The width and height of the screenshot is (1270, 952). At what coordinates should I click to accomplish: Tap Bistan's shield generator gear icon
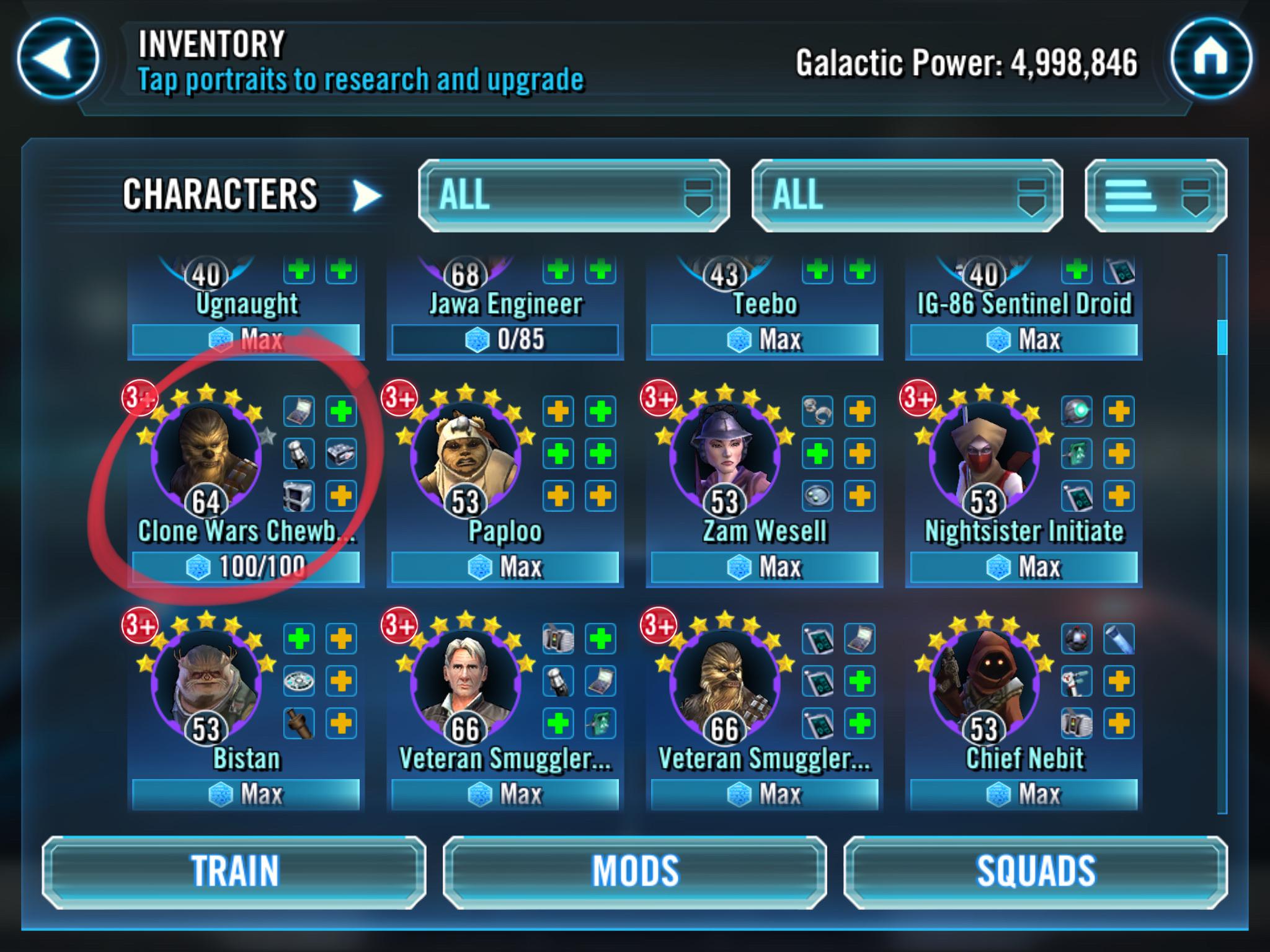pos(300,681)
